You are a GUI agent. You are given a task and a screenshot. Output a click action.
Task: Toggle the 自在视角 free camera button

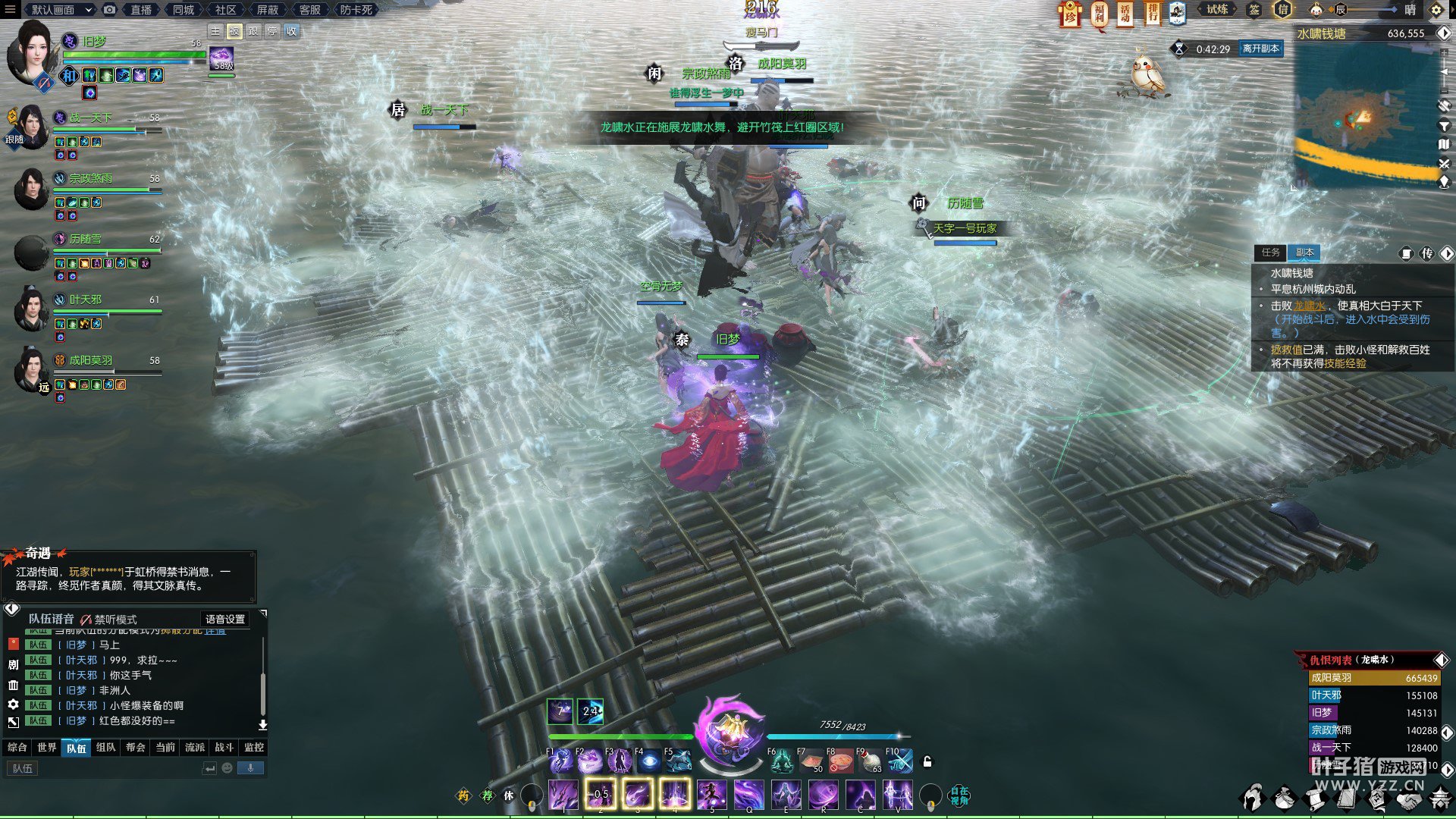[x=959, y=795]
